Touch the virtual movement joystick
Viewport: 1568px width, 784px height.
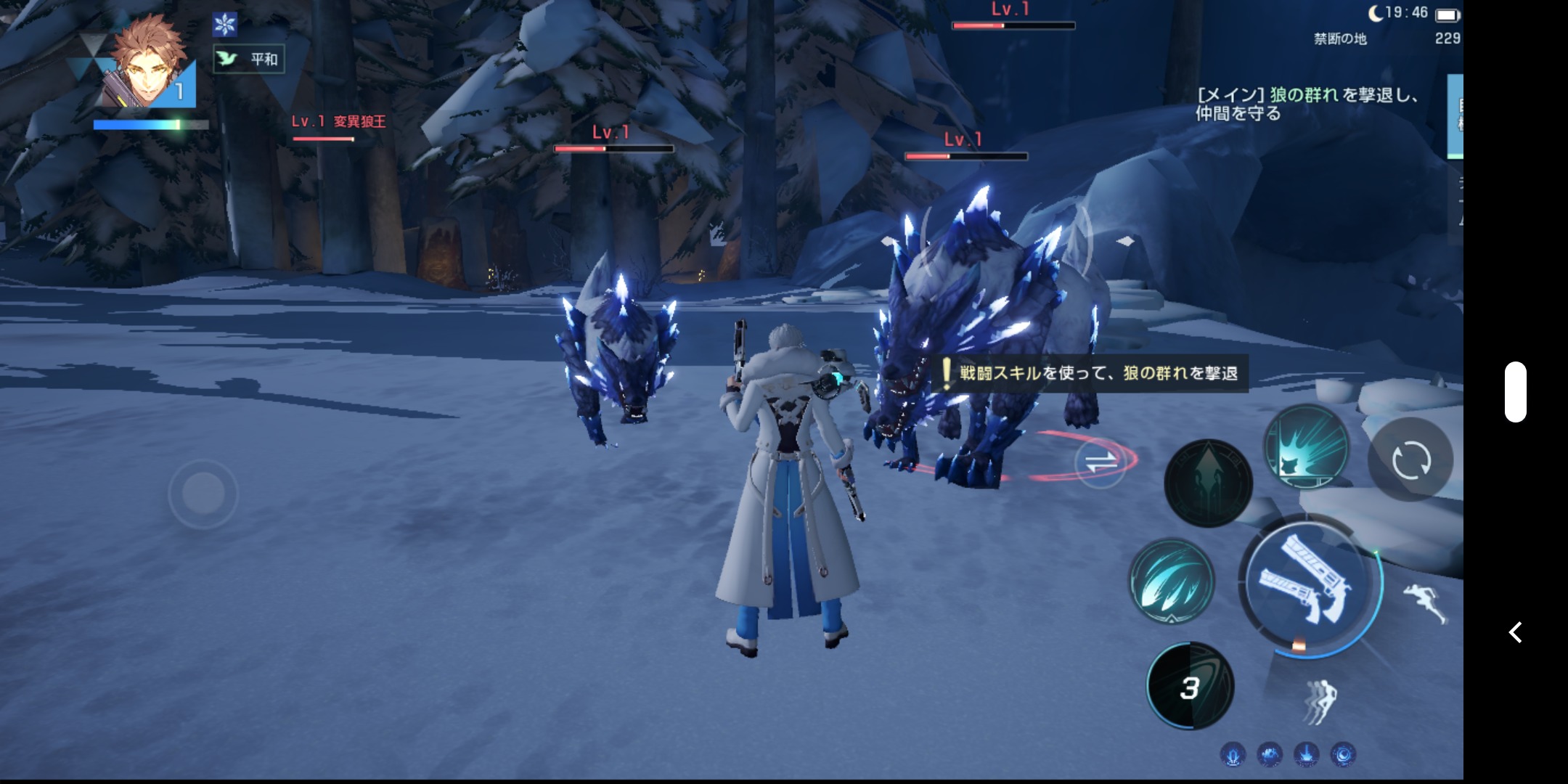[x=203, y=494]
